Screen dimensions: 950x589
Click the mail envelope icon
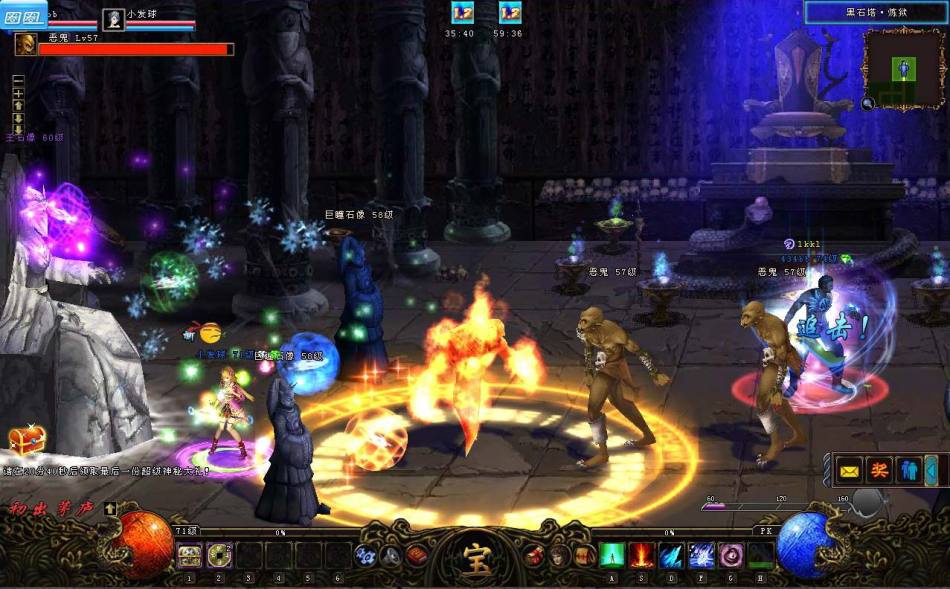coord(850,469)
